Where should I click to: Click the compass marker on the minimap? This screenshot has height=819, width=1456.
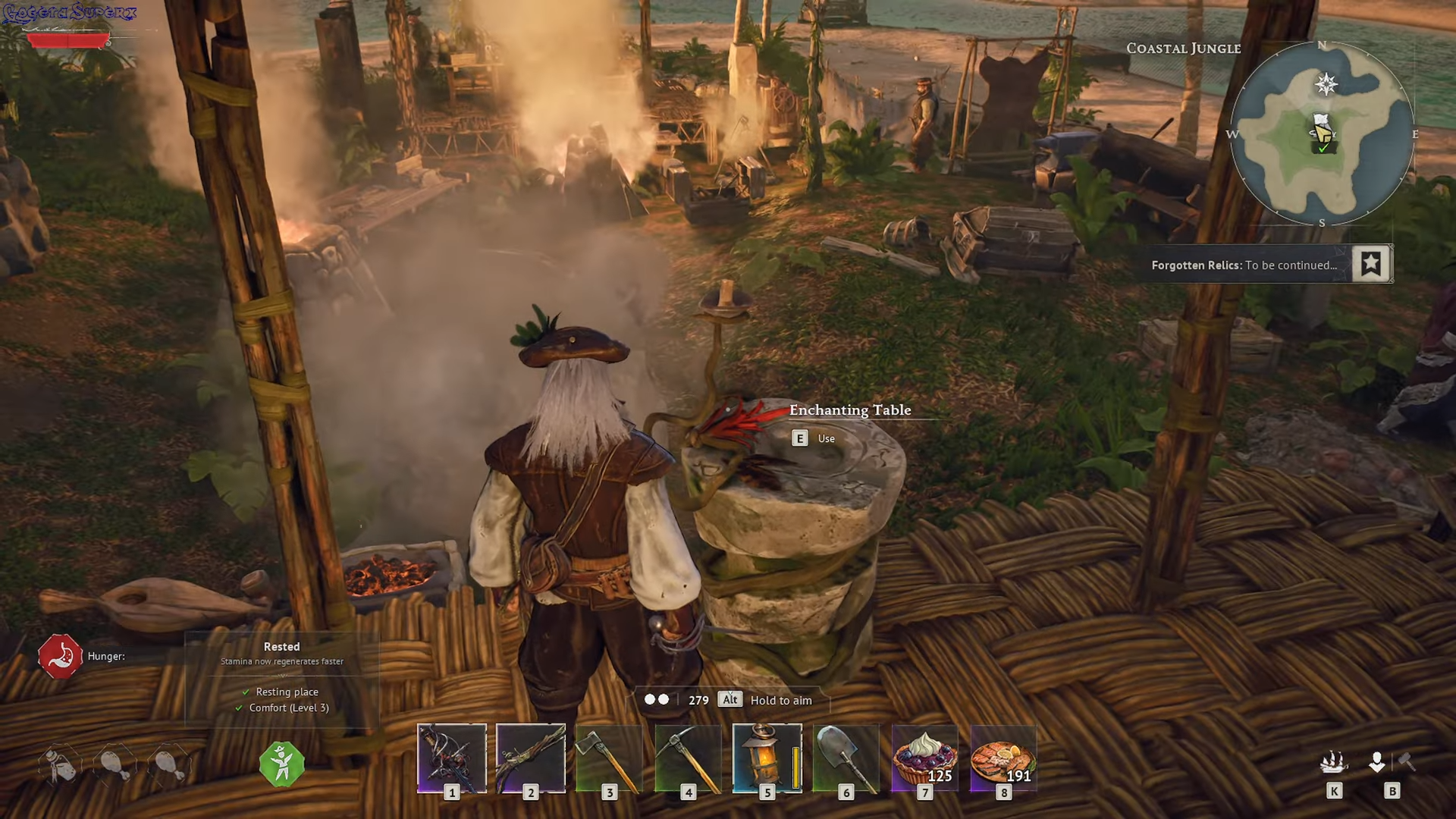pyautogui.click(x=1326, y=84)
